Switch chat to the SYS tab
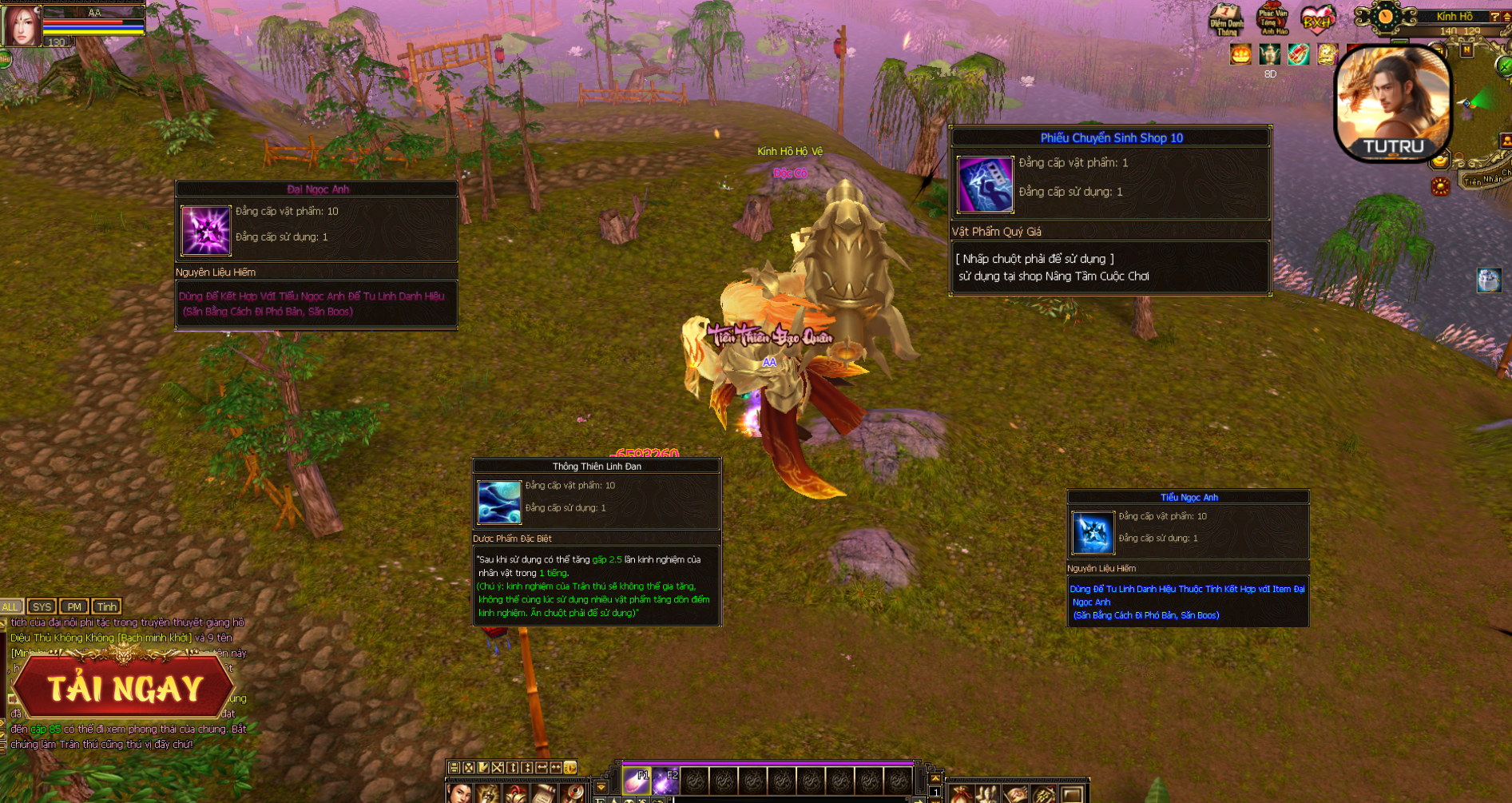 (42, 606)
